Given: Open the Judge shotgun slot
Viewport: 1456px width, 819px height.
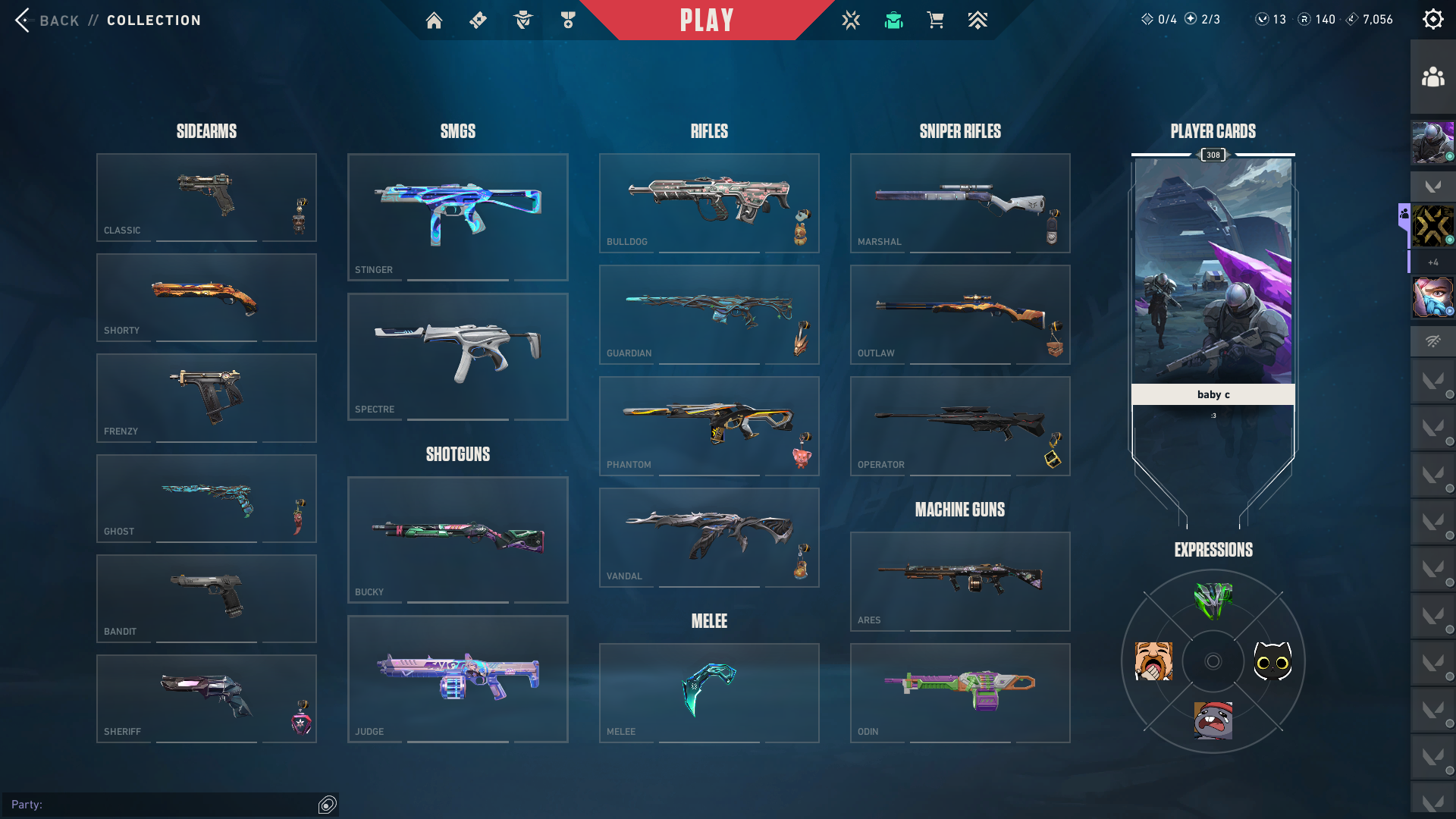Looking at the screenshot, I should pos(457,679).
